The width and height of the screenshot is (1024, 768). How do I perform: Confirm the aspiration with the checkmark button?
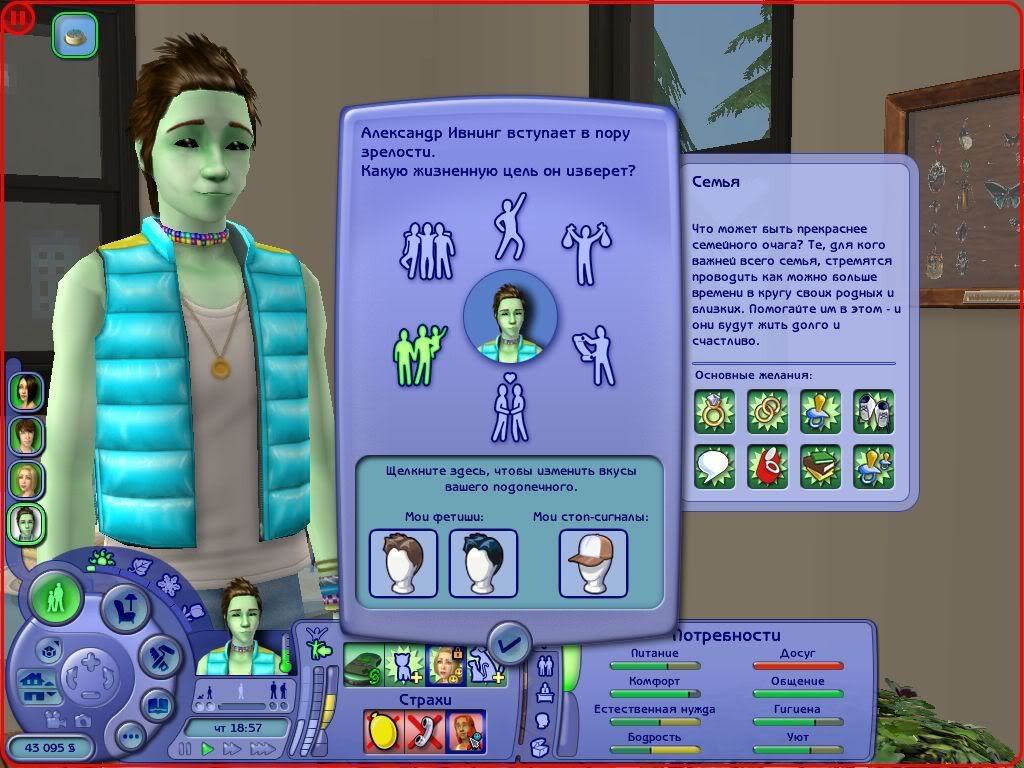coord(510,642)
